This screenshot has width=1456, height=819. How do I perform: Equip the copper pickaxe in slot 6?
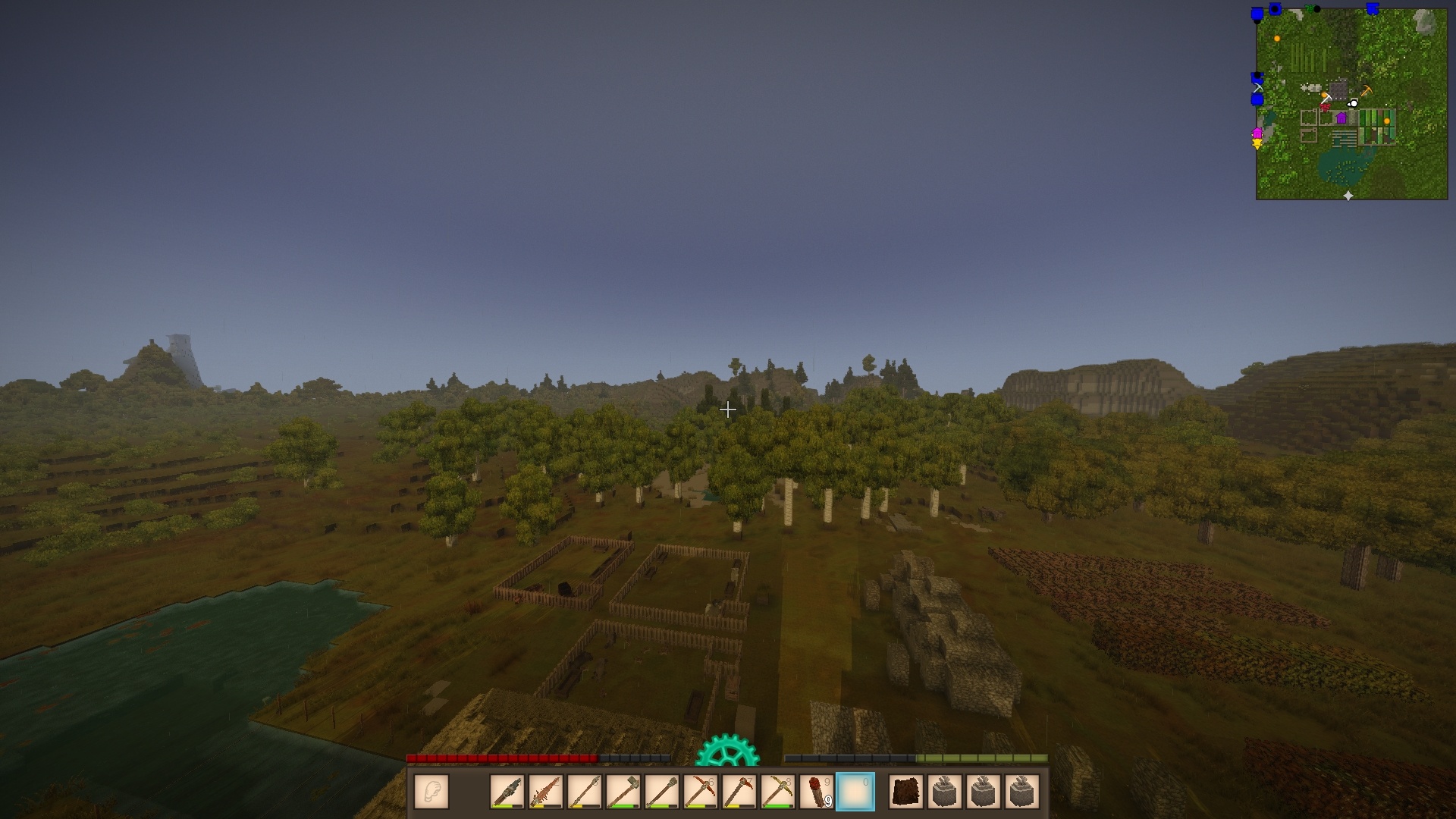[701, 792]
